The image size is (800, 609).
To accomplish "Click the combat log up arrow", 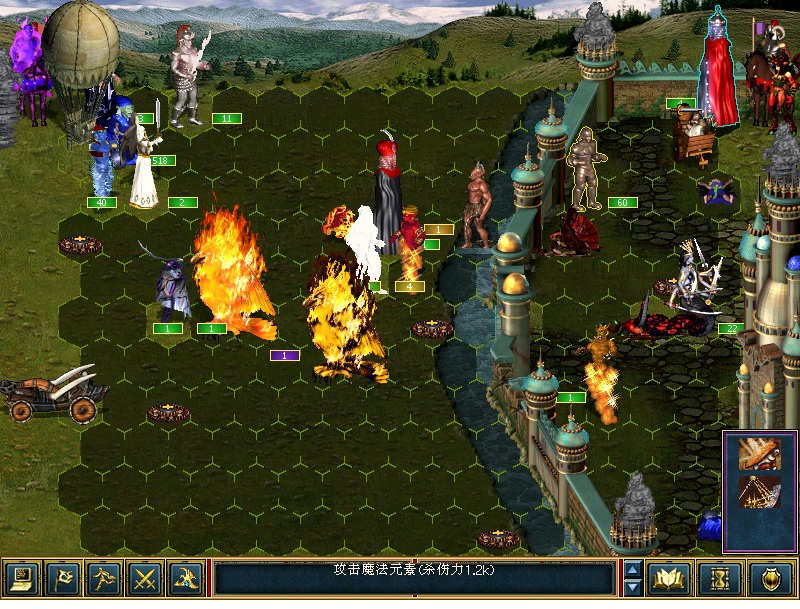I will pyautogui.click(x=632, y=569).
